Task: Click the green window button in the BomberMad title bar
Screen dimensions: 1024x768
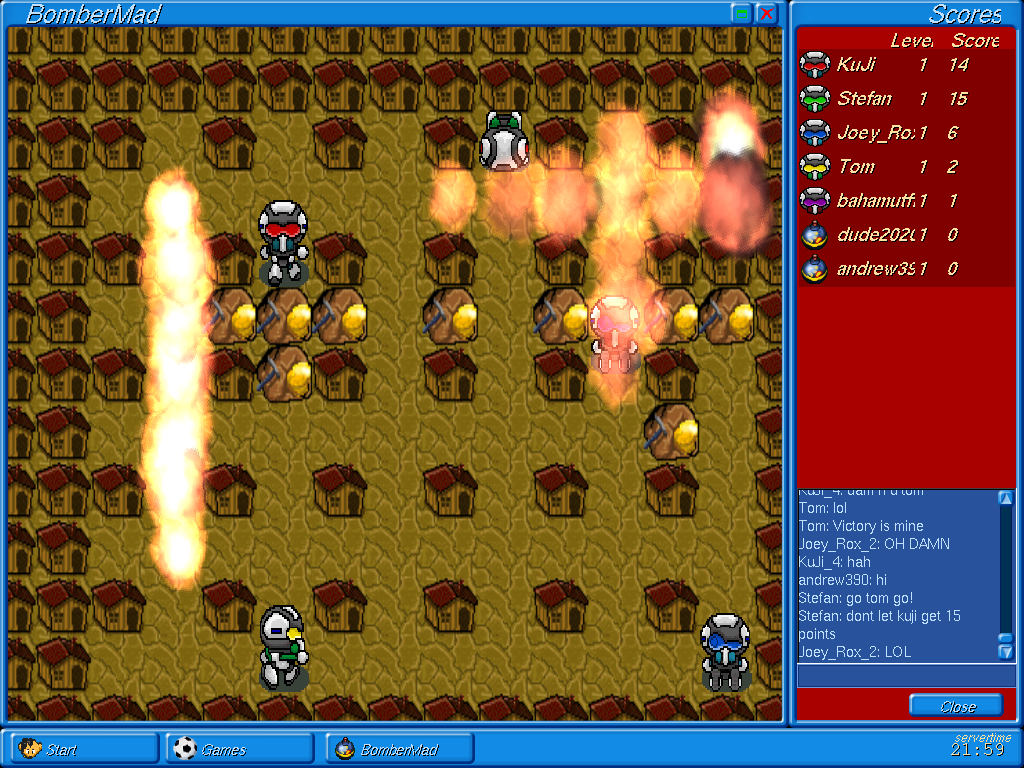Action: pyautogui.click(x=742, y=13)
